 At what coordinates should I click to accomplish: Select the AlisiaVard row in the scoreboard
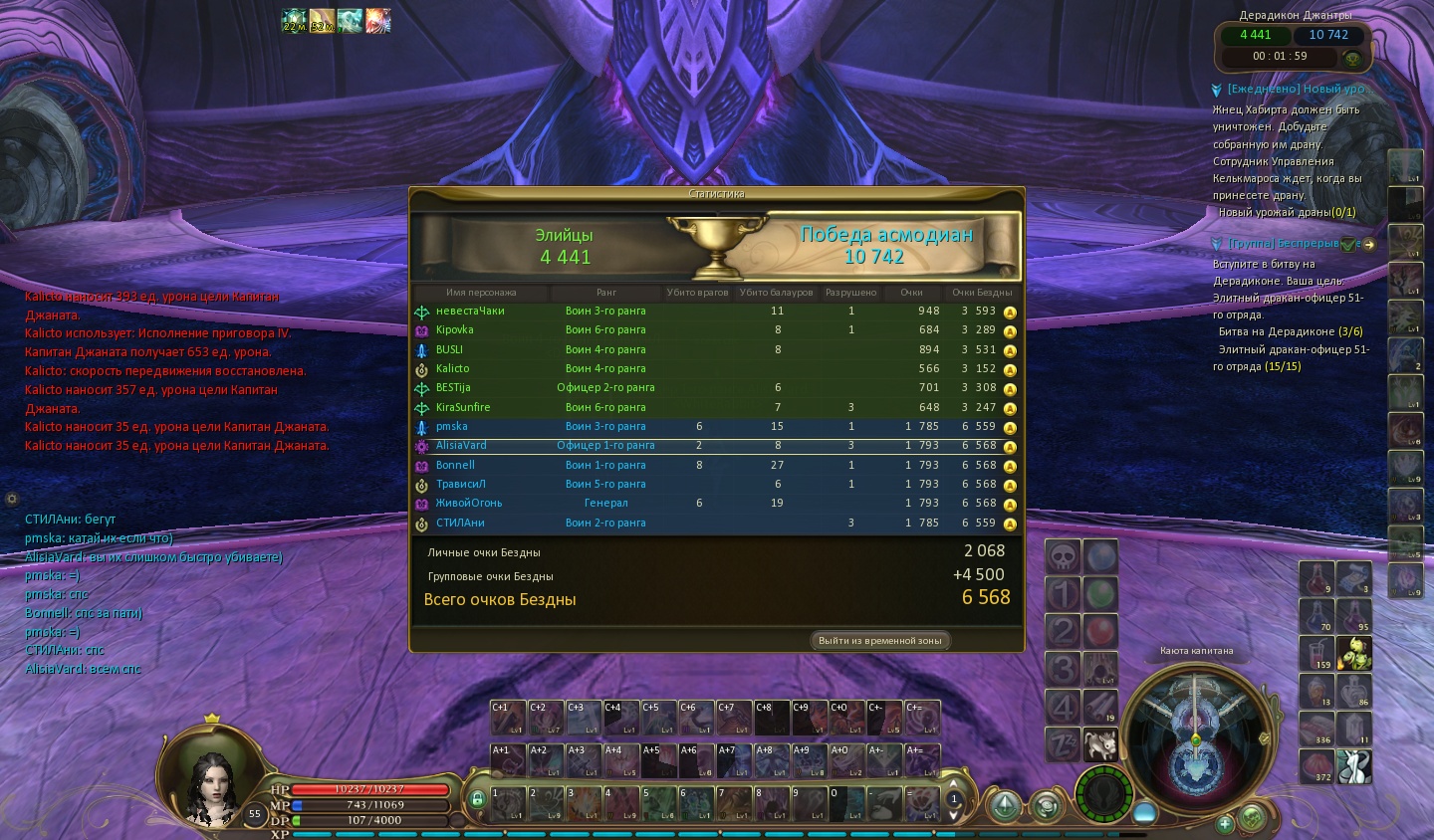tap(461, 446)
